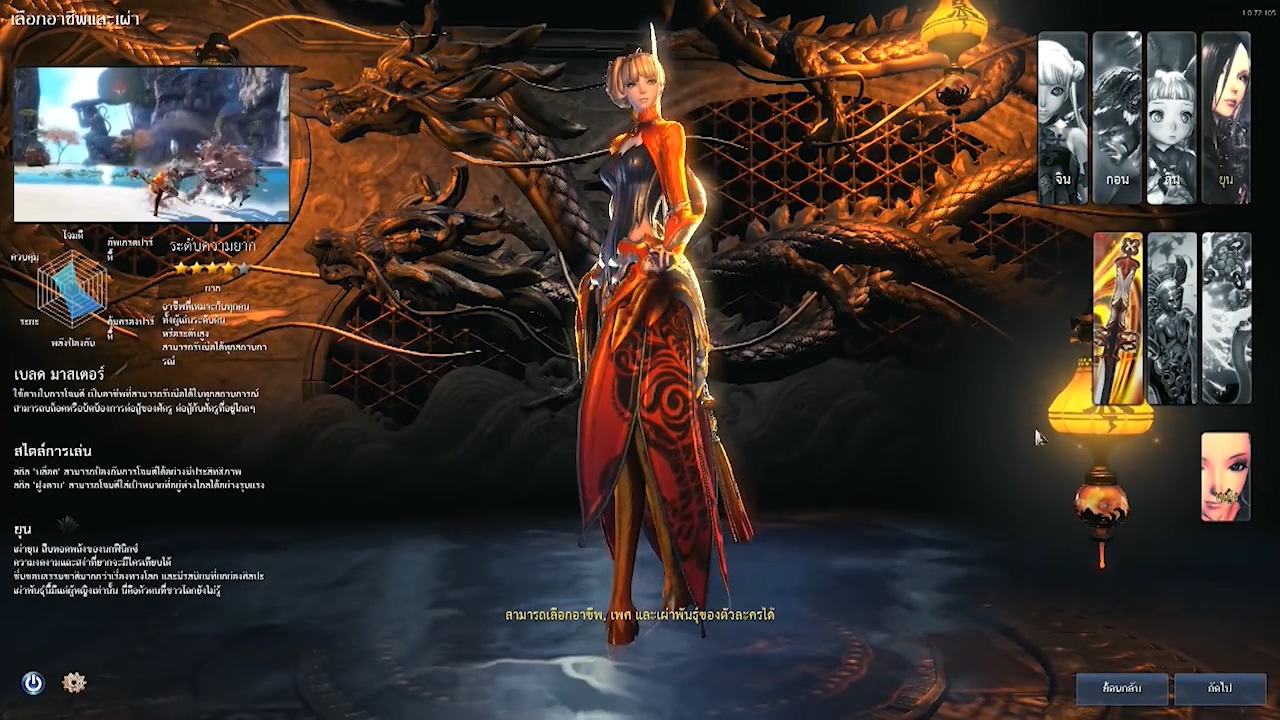Image resolution: width=1280 pixels, height=720 pixels.
Task: Choose the highlighted Blade Master sword class tile
Action: tap(1118, 318)
